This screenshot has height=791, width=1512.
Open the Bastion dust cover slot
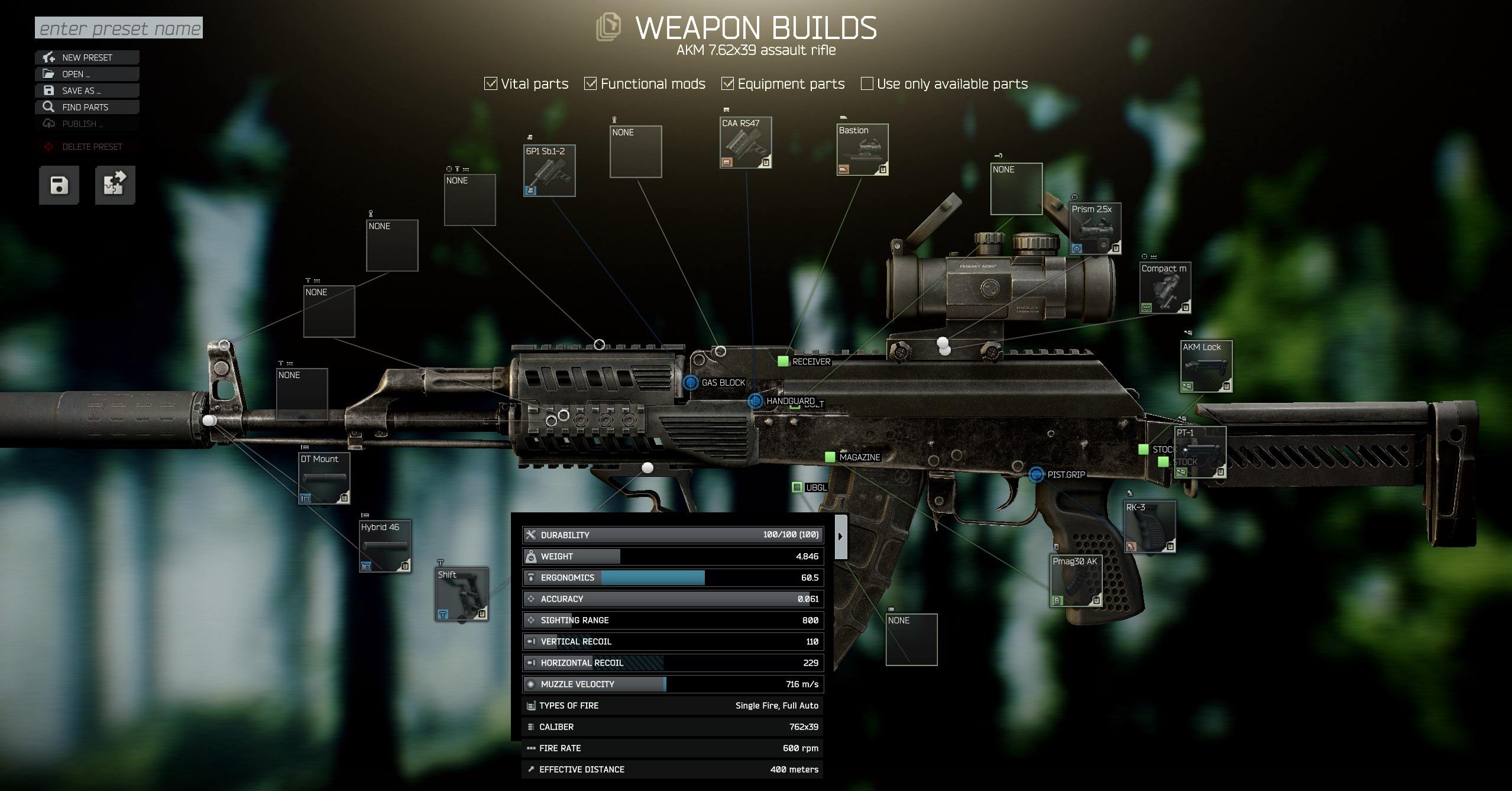pyautogui.click(x=862, y=150)
